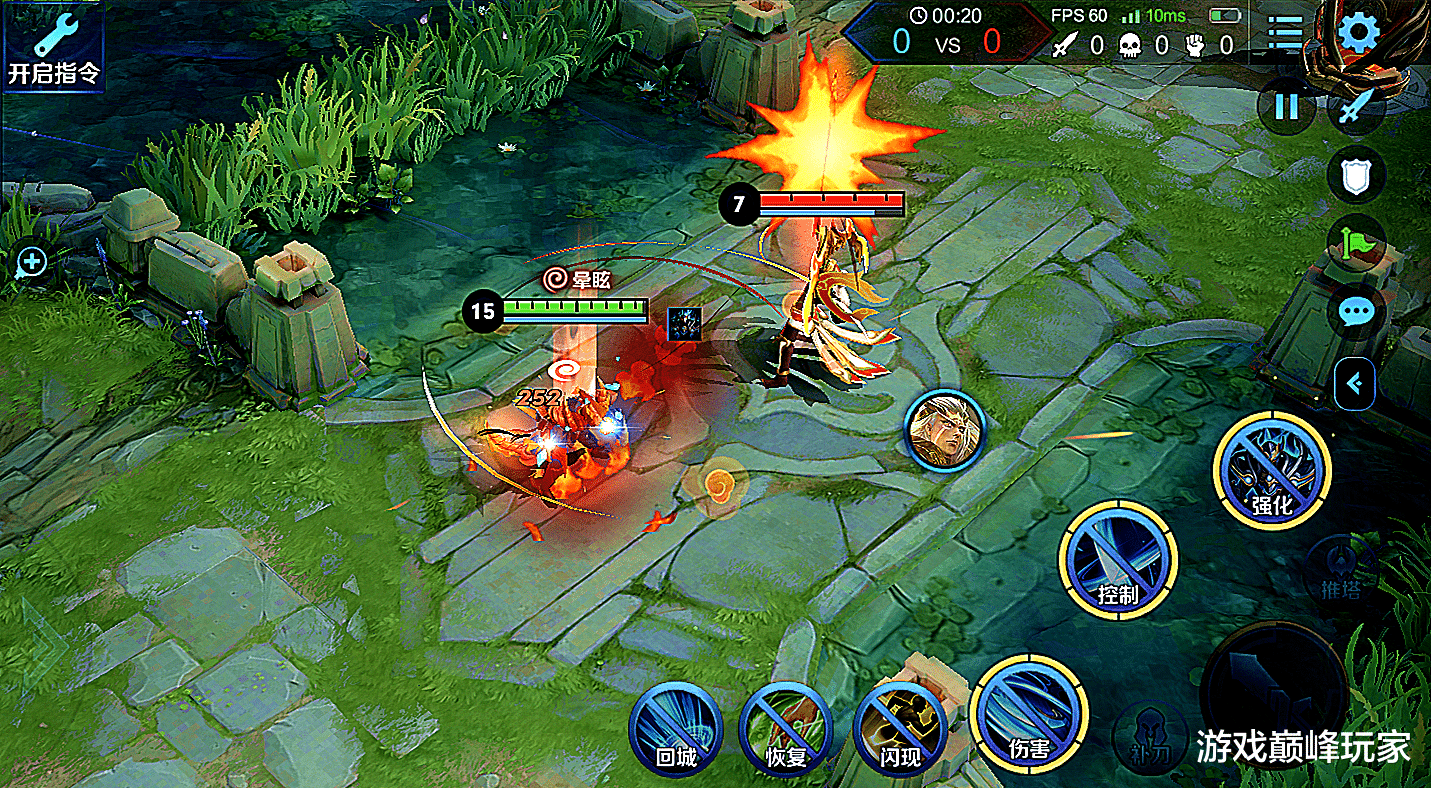Screen dimensions: 1431x788
Task: Tap the shield defend signal button
Action: (x=1355, y=176)
